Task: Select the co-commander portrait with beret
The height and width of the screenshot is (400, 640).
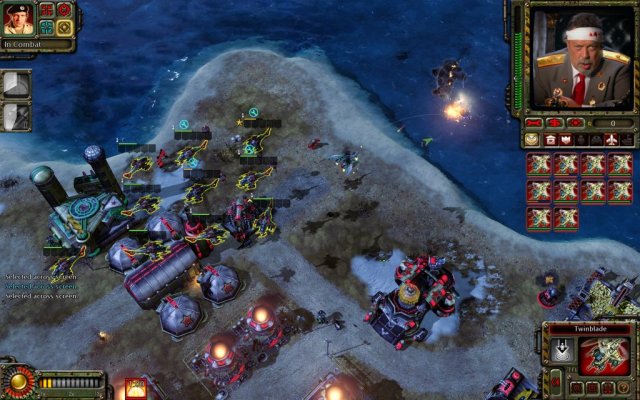Action: pyautogui.click(x=19, y=19)
